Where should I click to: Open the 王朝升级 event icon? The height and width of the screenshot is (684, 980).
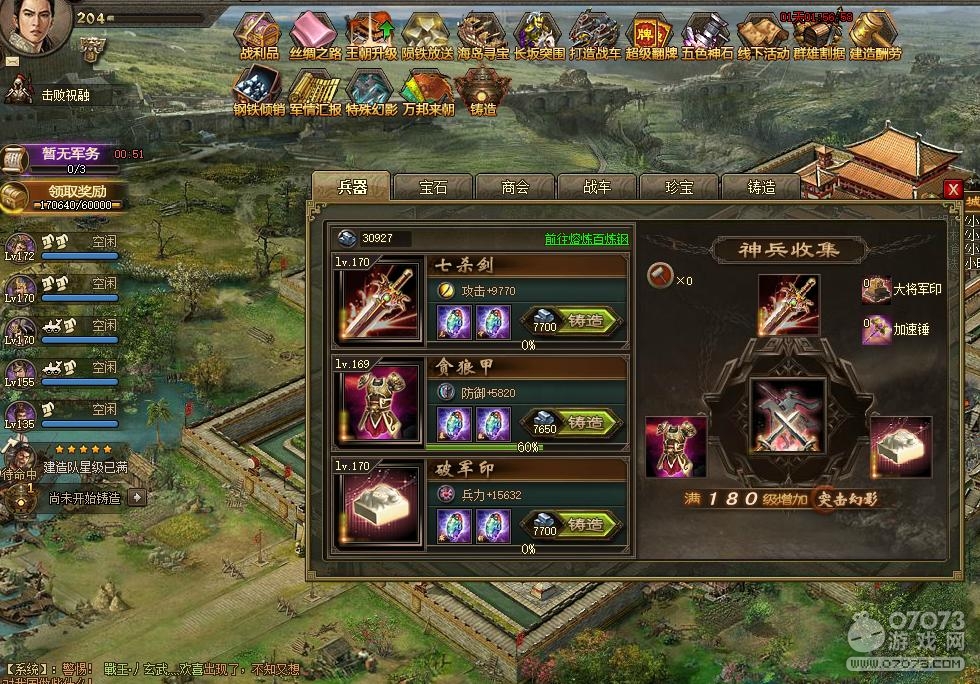tap(371, 35)
